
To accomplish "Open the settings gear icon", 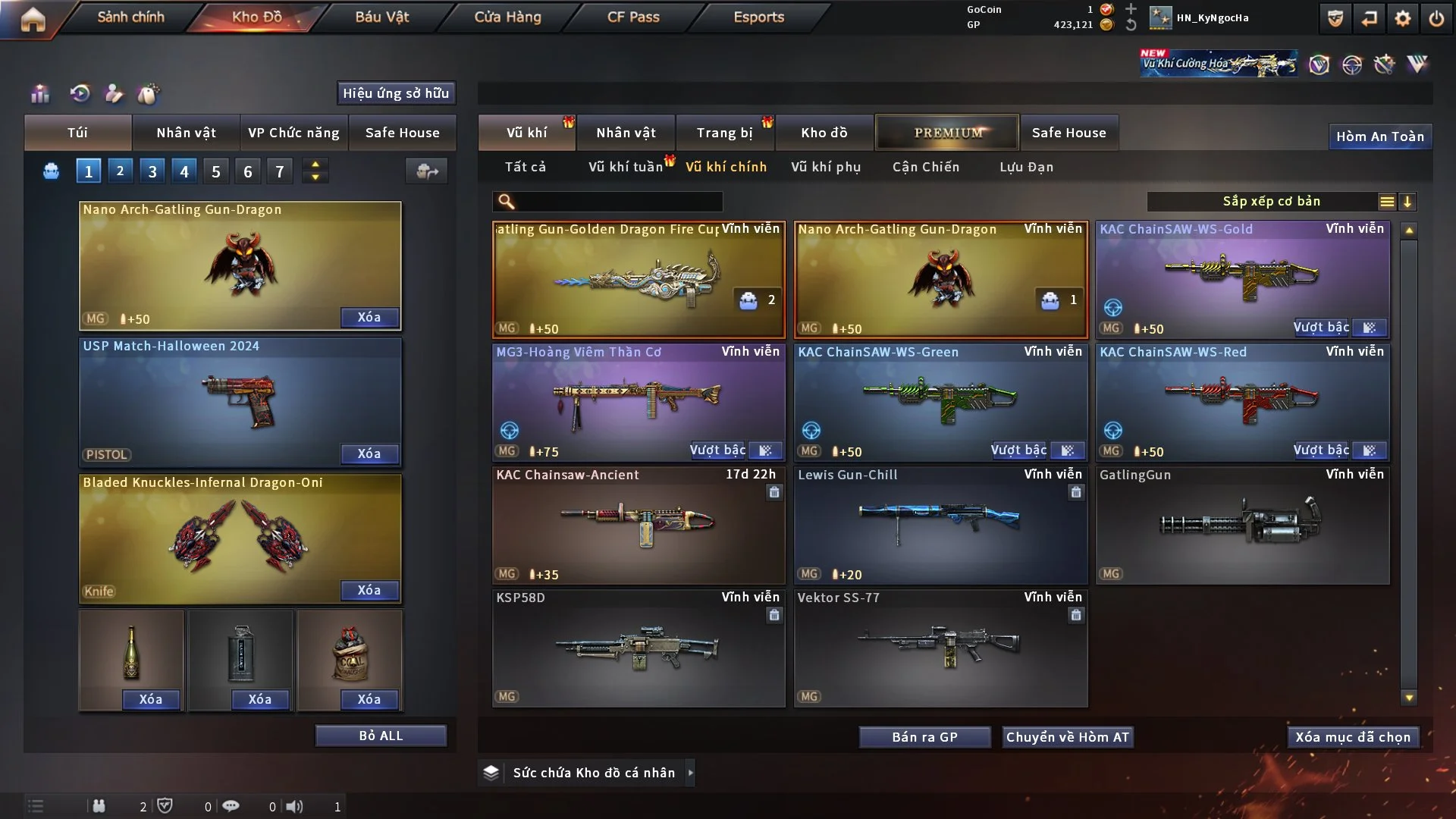I will [1403, 18].
